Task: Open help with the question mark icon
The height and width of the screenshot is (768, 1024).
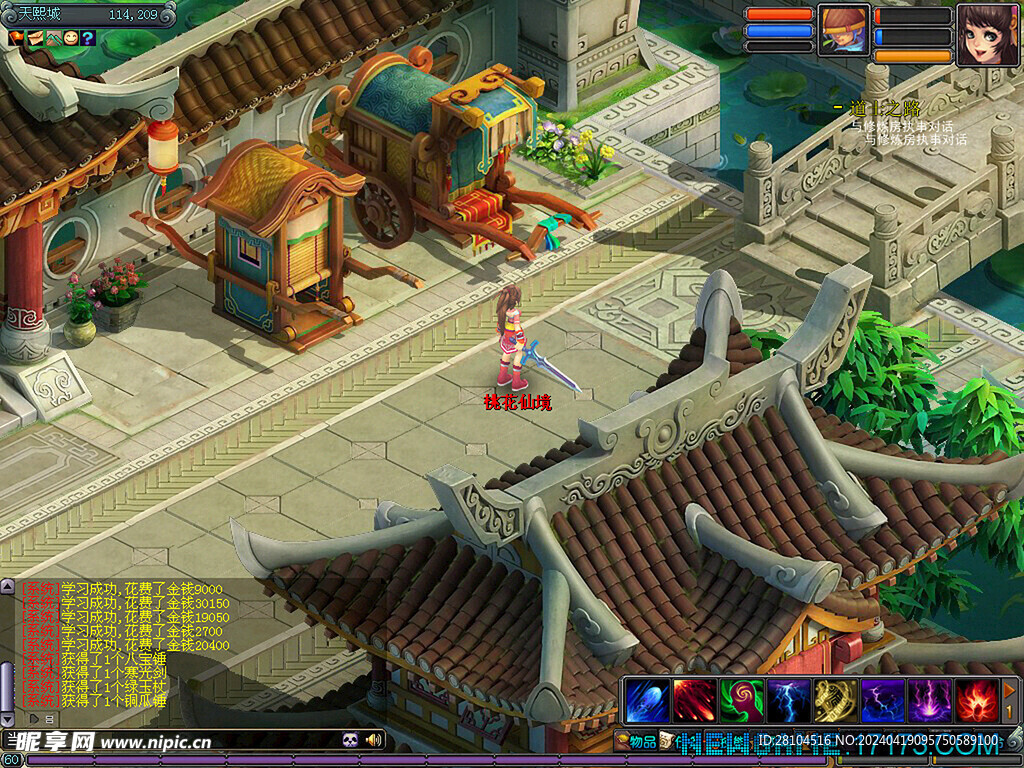Action: tap(88, 38)
